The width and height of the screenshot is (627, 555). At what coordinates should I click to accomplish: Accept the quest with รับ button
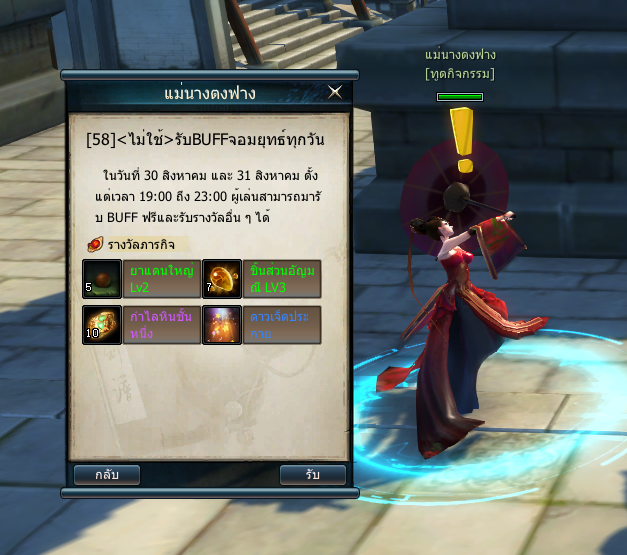pos(313,475)
